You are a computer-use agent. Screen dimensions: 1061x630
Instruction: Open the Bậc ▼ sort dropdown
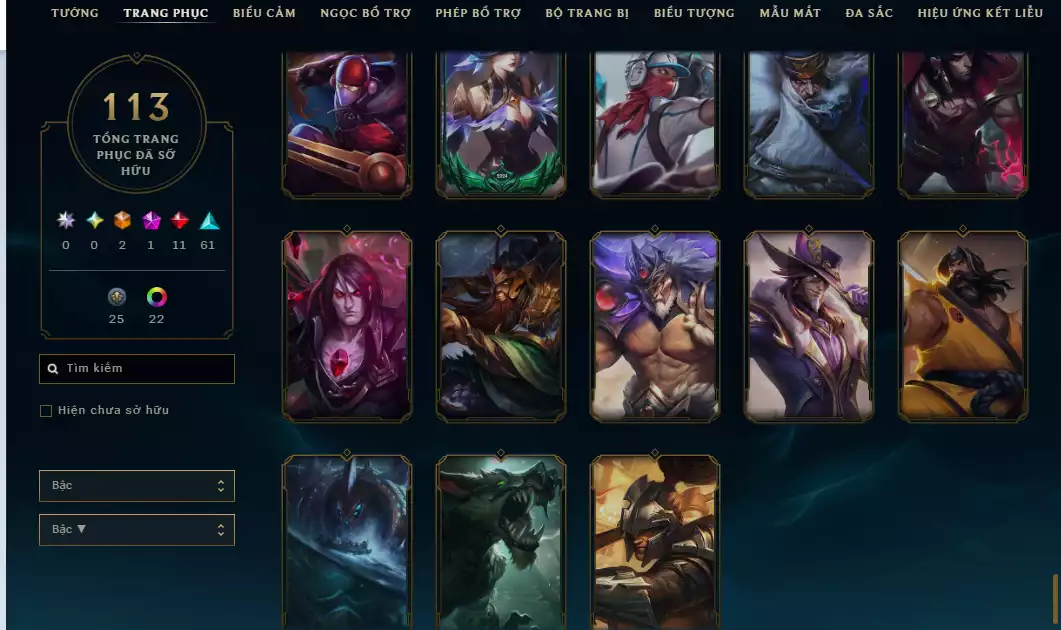(137, 530)
